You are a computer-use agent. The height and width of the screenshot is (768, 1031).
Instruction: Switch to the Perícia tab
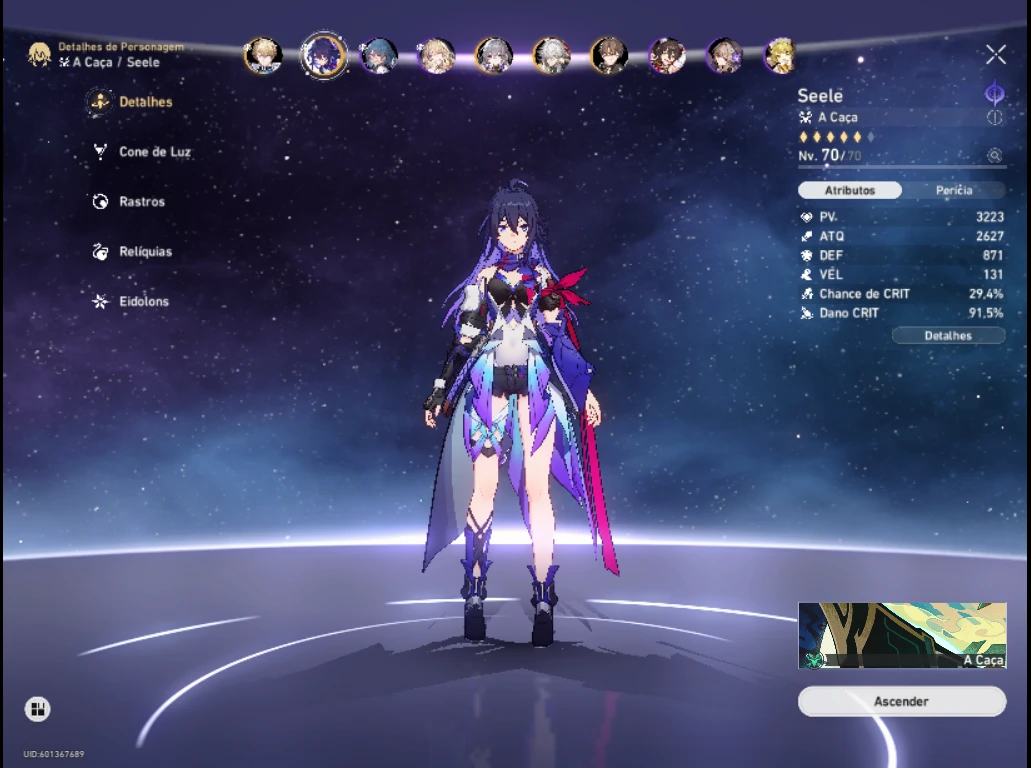(954, 191)
